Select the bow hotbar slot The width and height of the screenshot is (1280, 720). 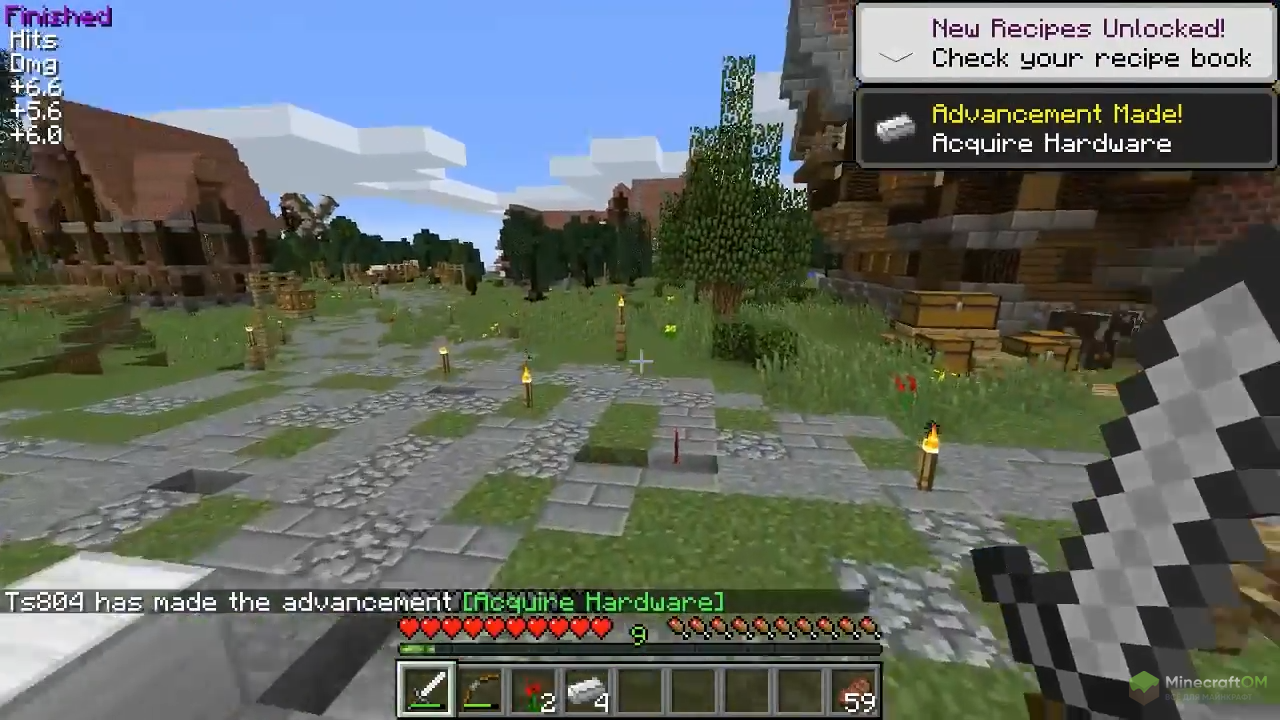(481, 690)
